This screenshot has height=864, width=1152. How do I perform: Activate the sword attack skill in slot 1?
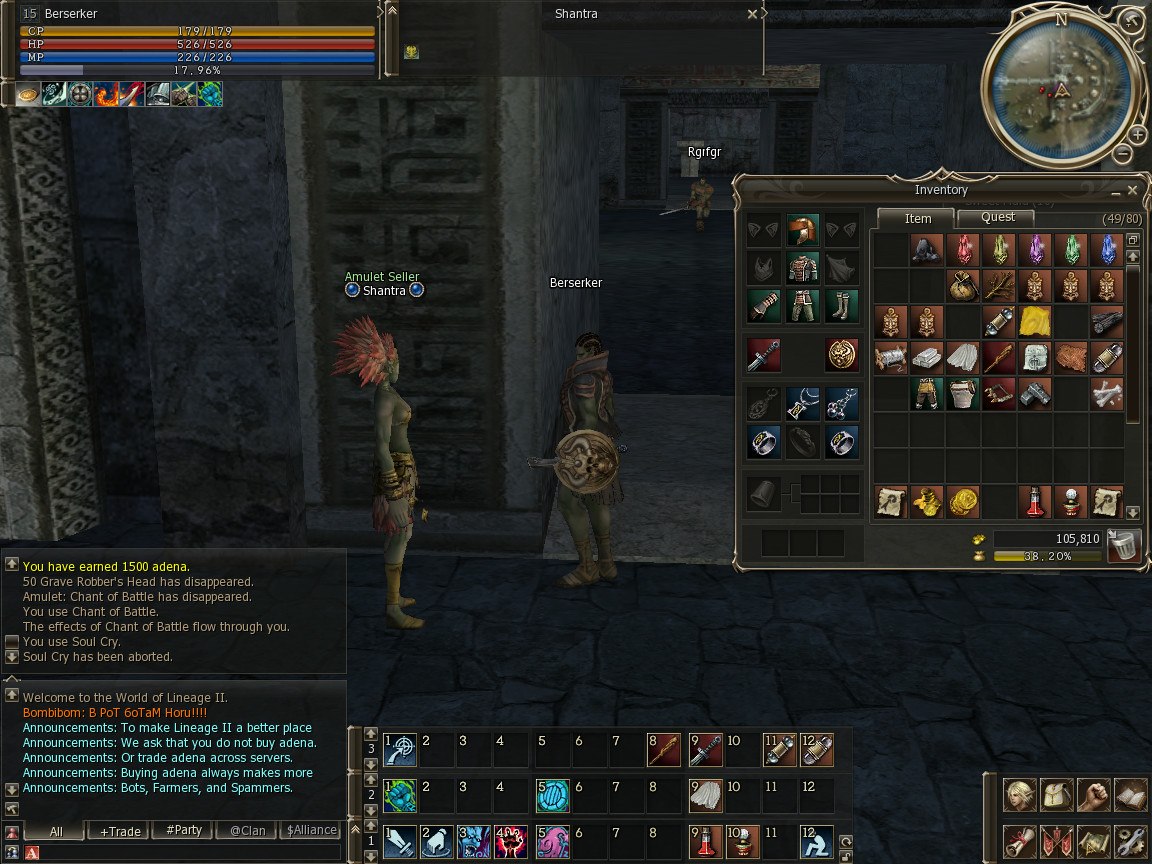tap(401, 838)
